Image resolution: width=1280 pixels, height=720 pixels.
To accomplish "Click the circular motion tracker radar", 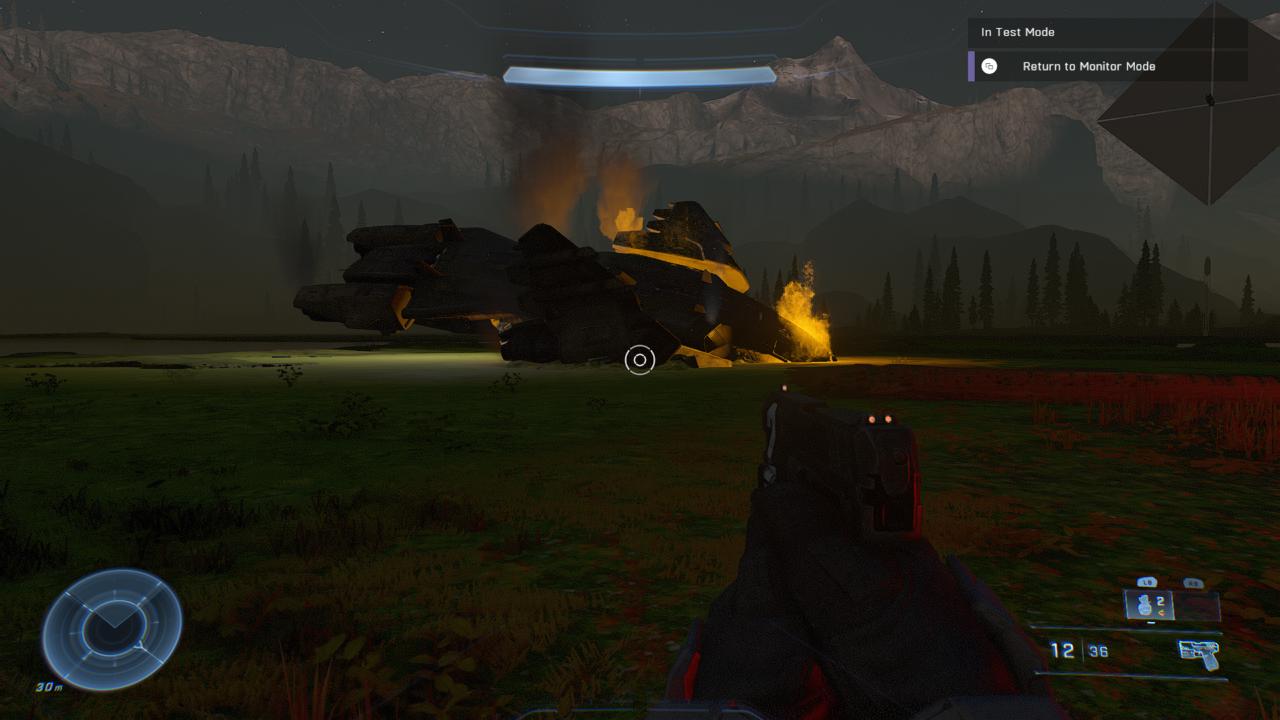I will pyautogui.click(x=111, y=629).
